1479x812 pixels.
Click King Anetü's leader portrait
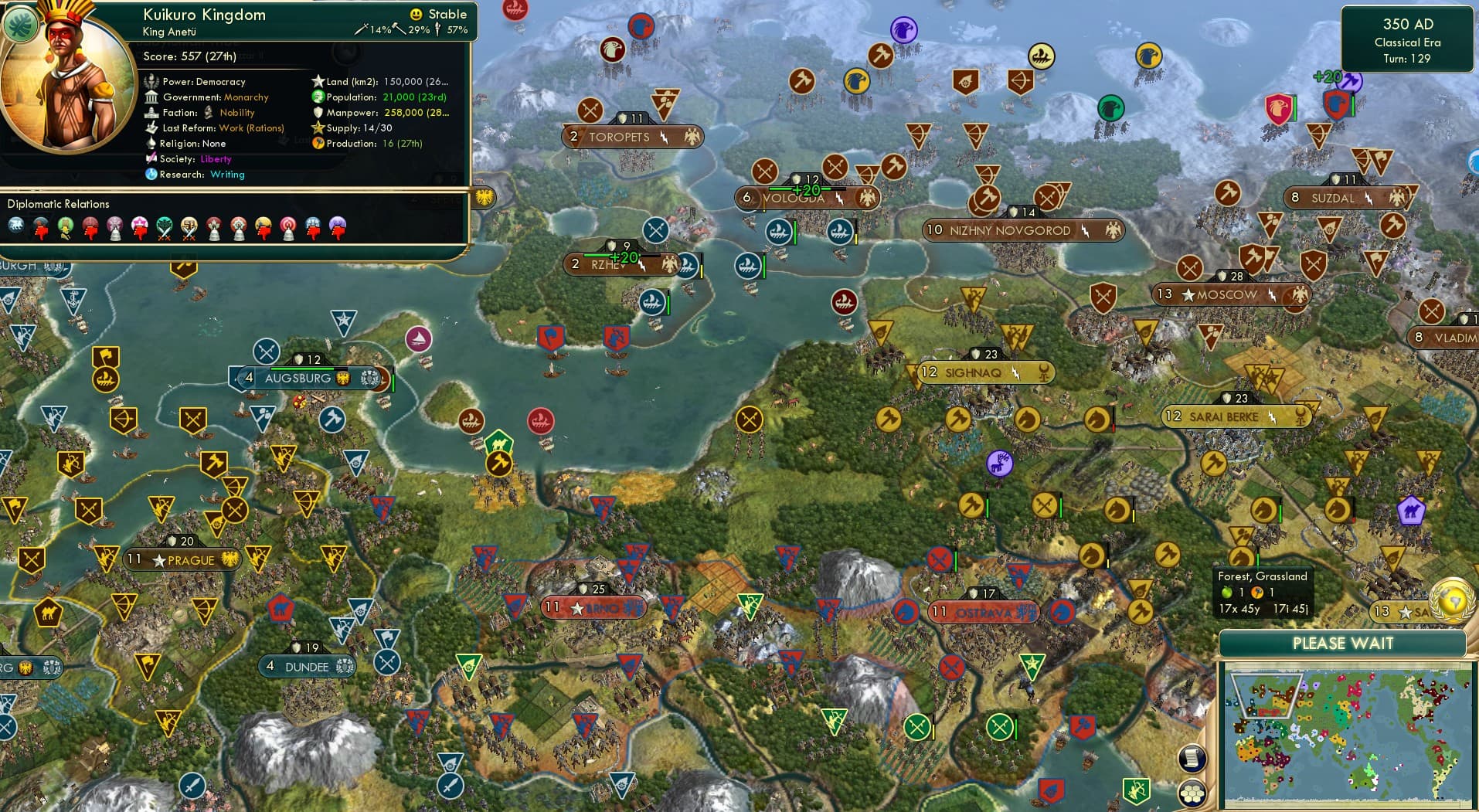(66, 81)
